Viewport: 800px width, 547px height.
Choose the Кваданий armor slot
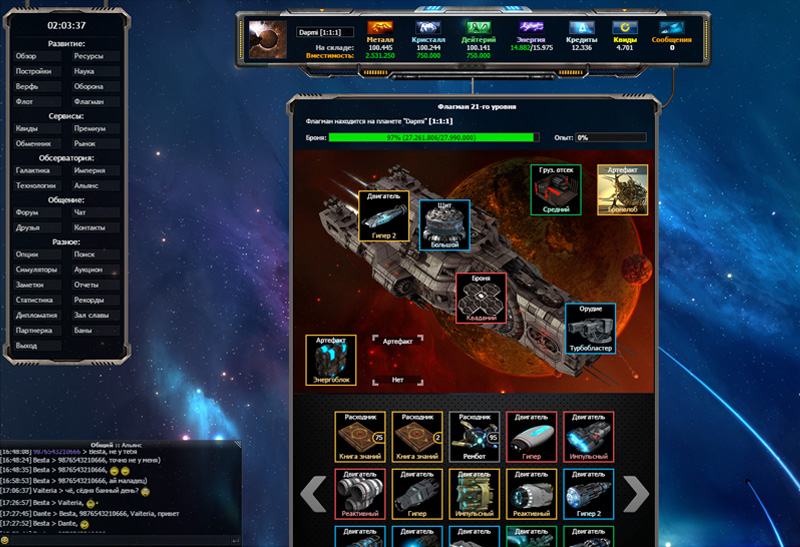[481, 297]
